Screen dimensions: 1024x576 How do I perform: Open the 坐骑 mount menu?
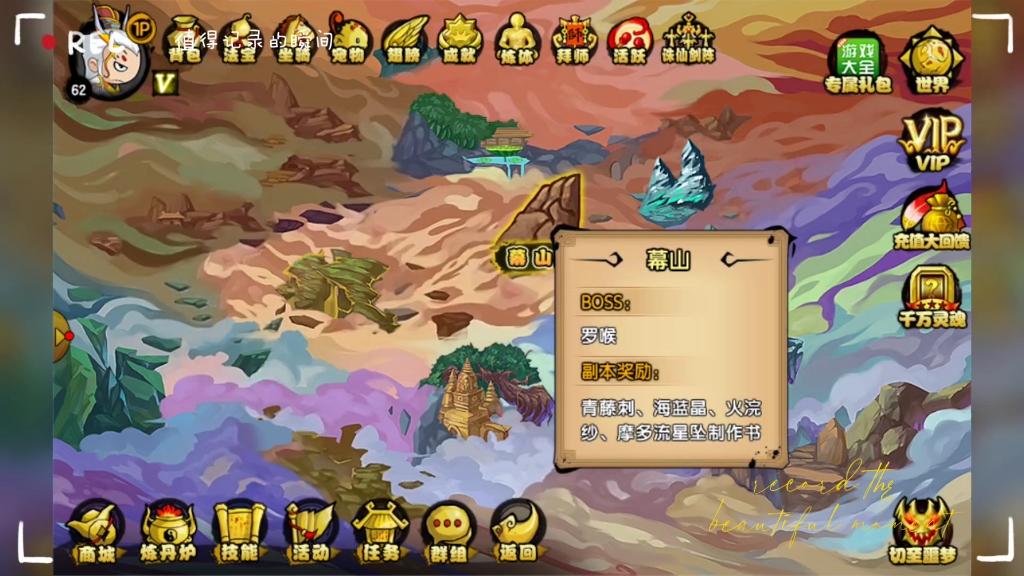(295, 40)
